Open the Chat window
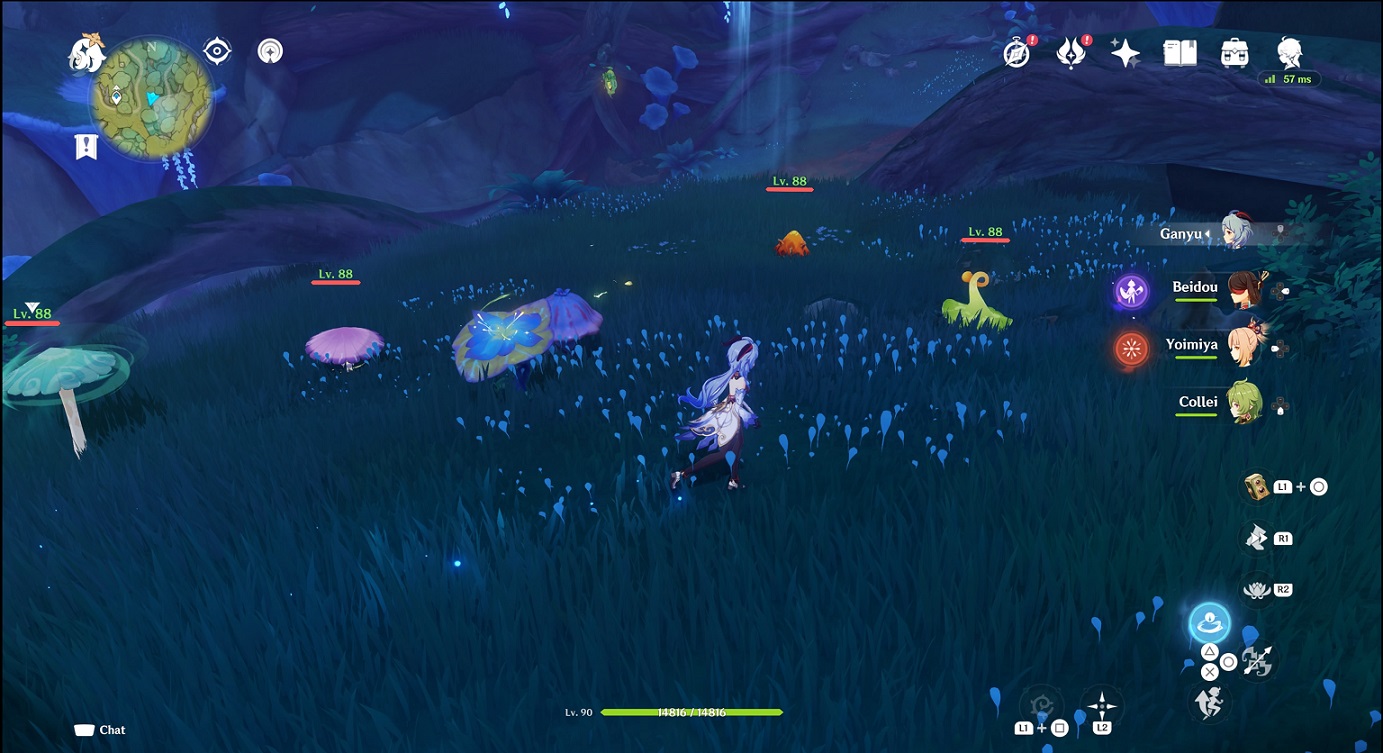 click(x=100, y=730)
